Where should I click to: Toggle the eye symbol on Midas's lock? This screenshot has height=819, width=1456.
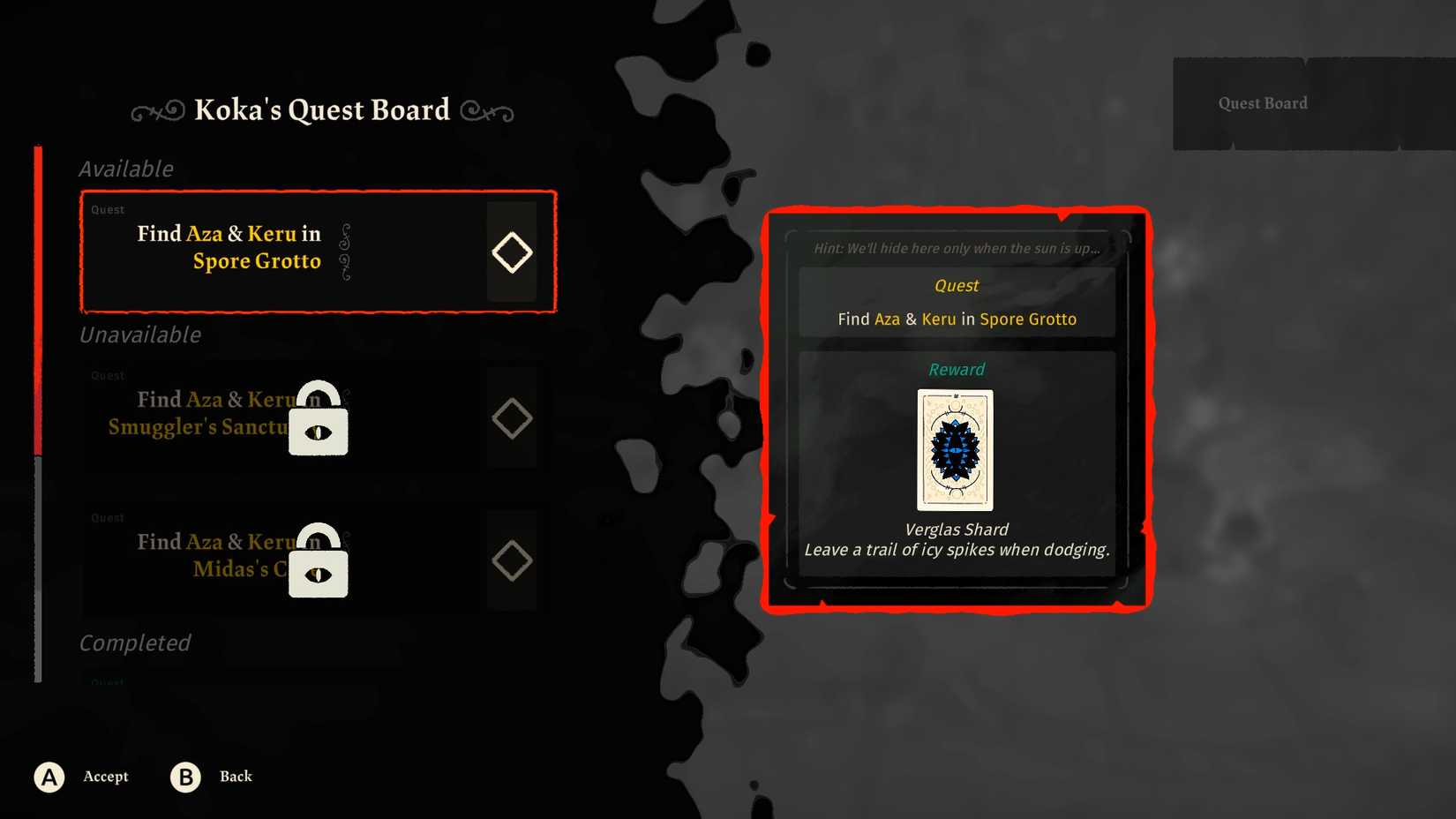click(x=318, y=575)
